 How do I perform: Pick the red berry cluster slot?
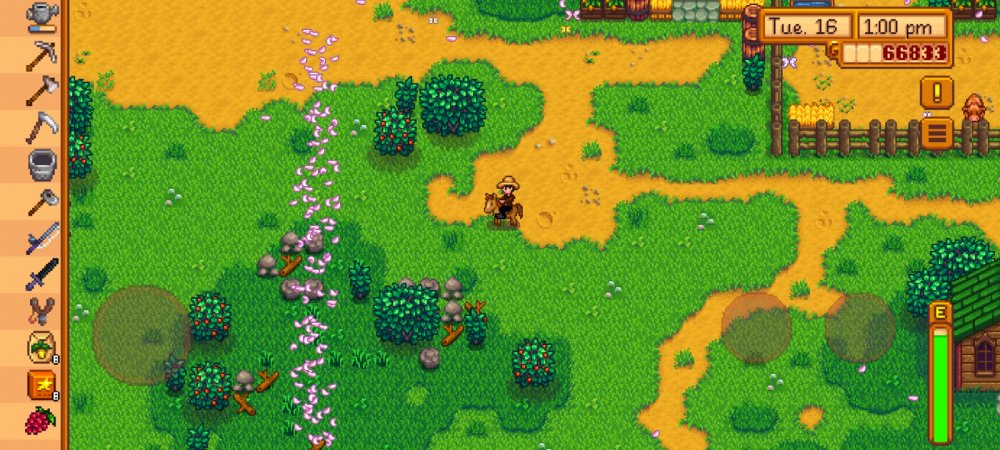42,419
